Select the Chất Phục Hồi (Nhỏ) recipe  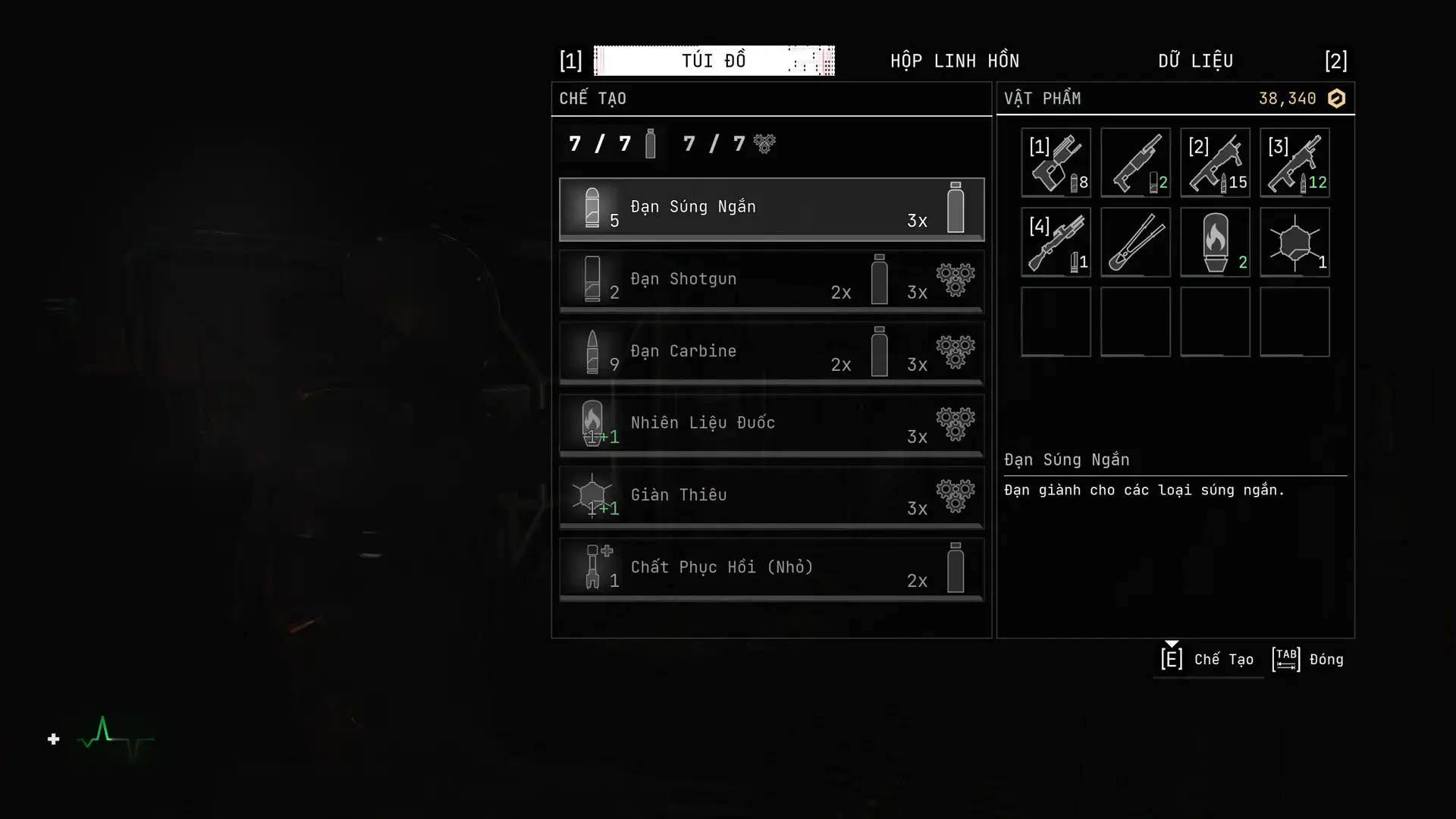[x=771, y=569]
